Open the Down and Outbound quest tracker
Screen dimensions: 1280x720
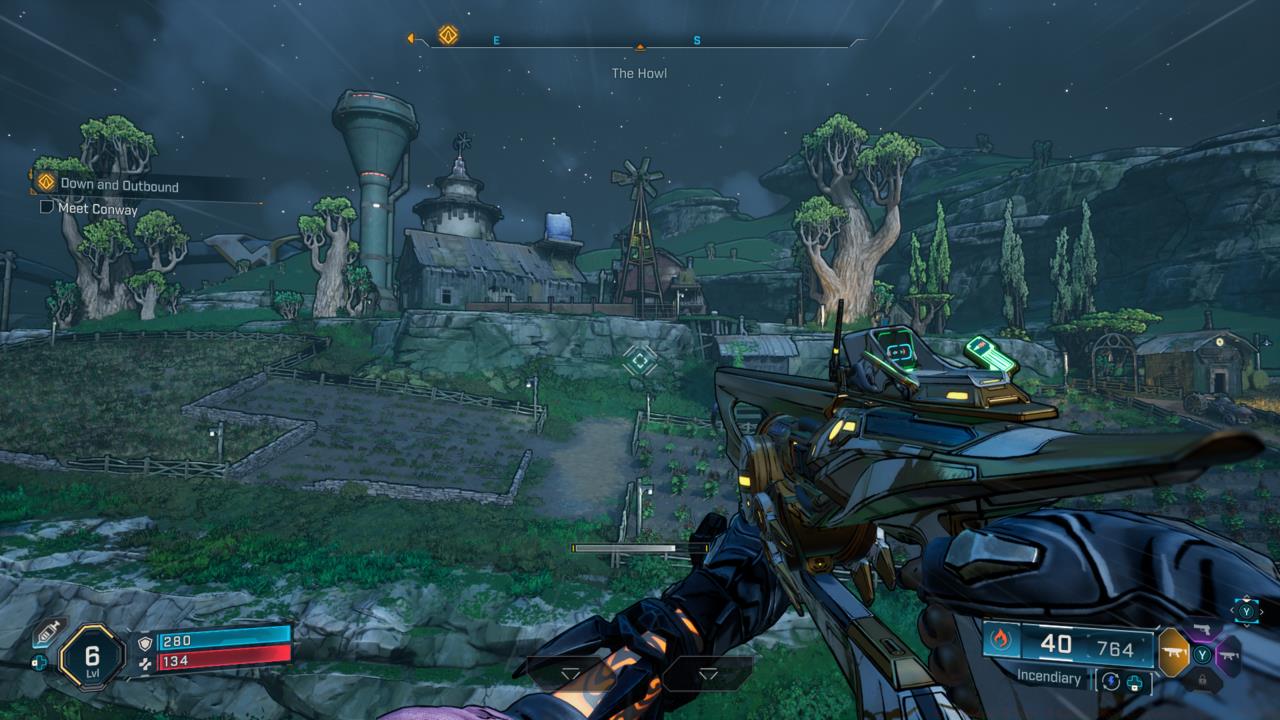click(118, 185)
